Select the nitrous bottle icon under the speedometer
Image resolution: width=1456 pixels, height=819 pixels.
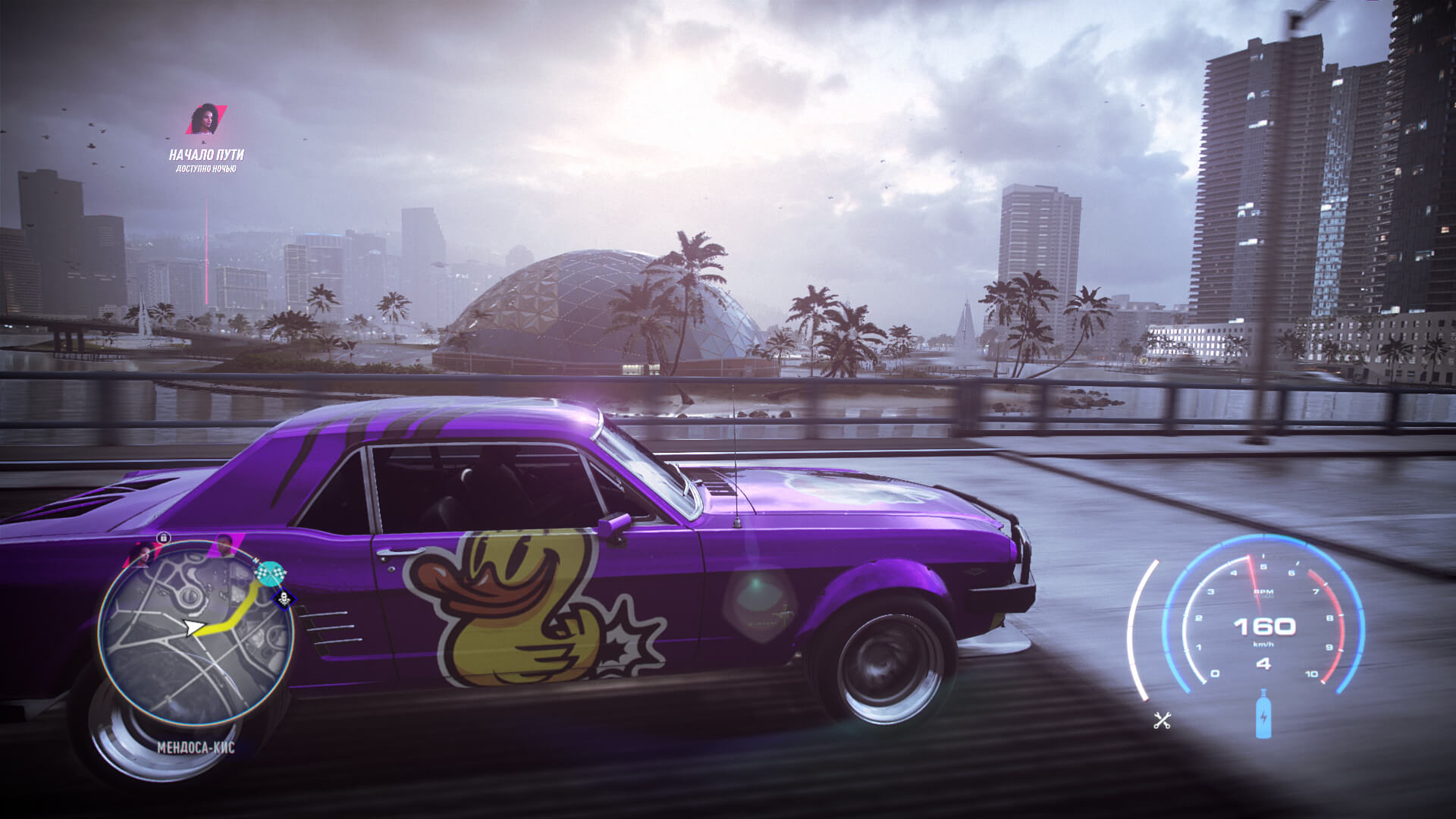click(x=1263, y=716)
